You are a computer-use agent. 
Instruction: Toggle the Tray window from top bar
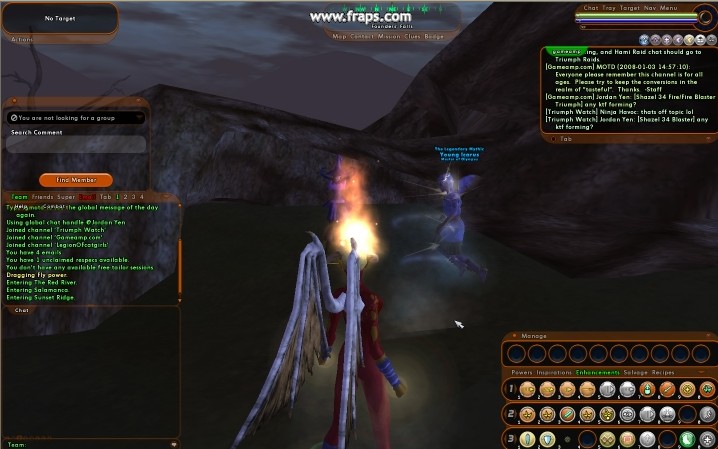pos(610,8)
